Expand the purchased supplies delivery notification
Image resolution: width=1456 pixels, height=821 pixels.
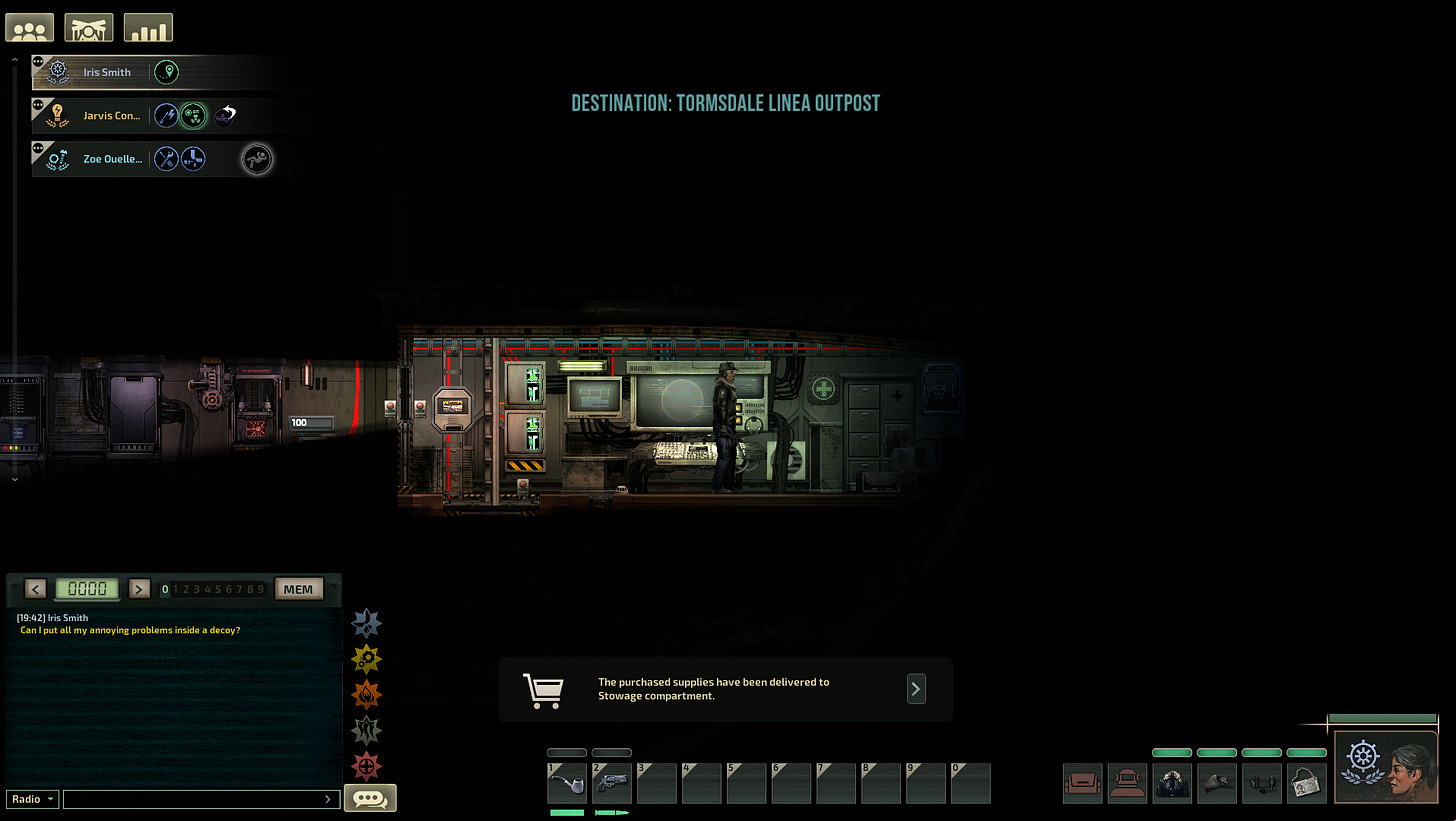915,689
